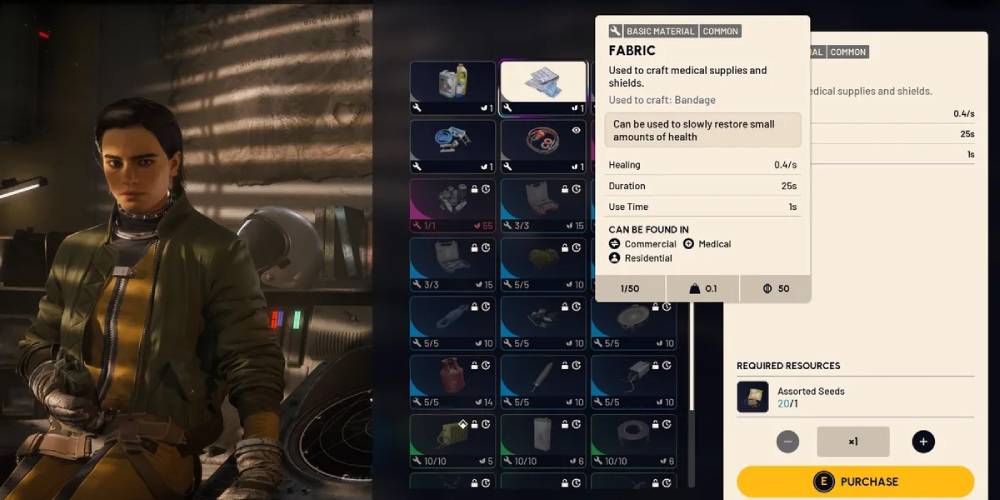Purchase the selected Fabric item

(855, 481)
